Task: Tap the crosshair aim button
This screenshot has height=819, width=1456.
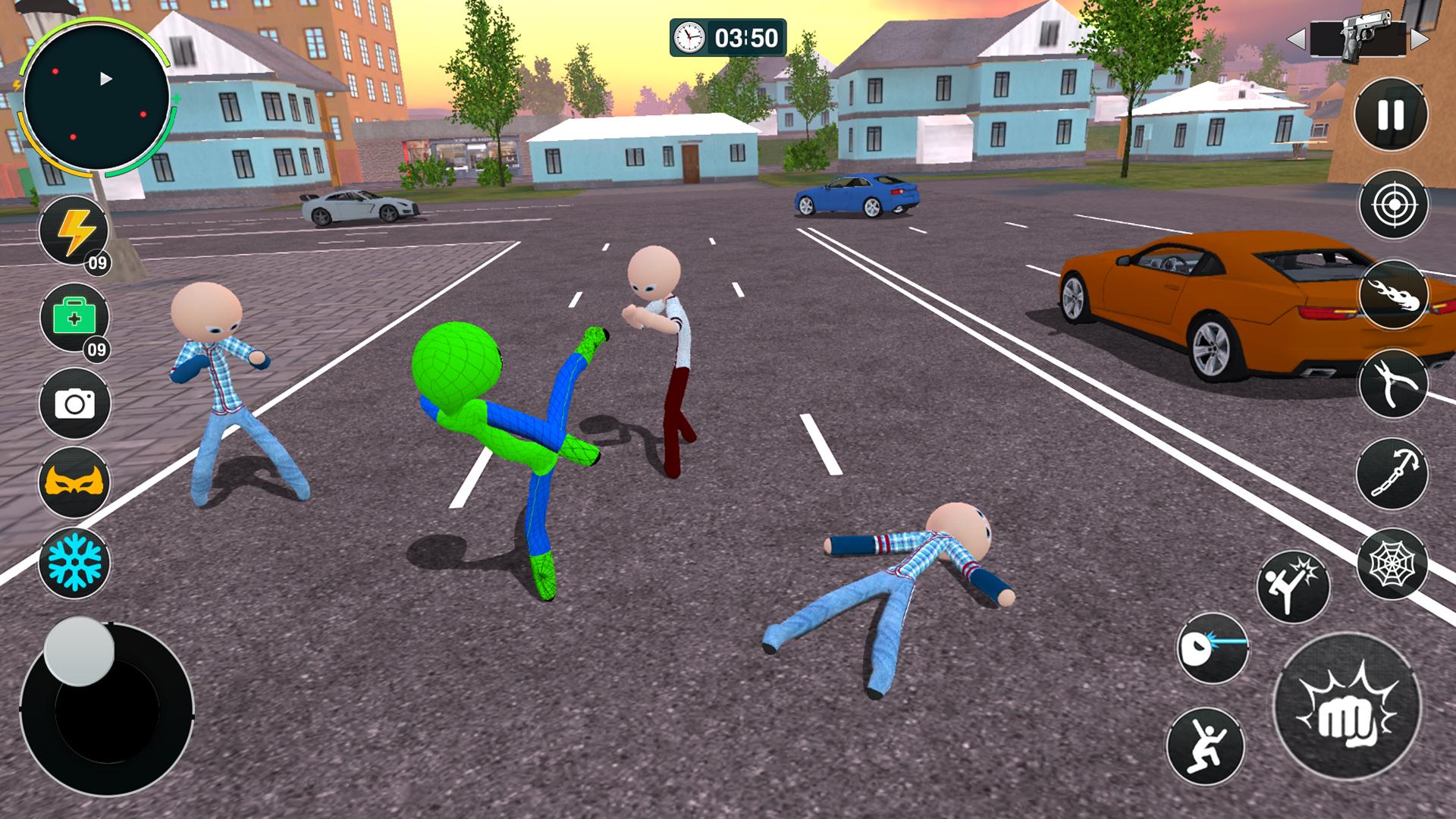Action: tap(1393, 204)
